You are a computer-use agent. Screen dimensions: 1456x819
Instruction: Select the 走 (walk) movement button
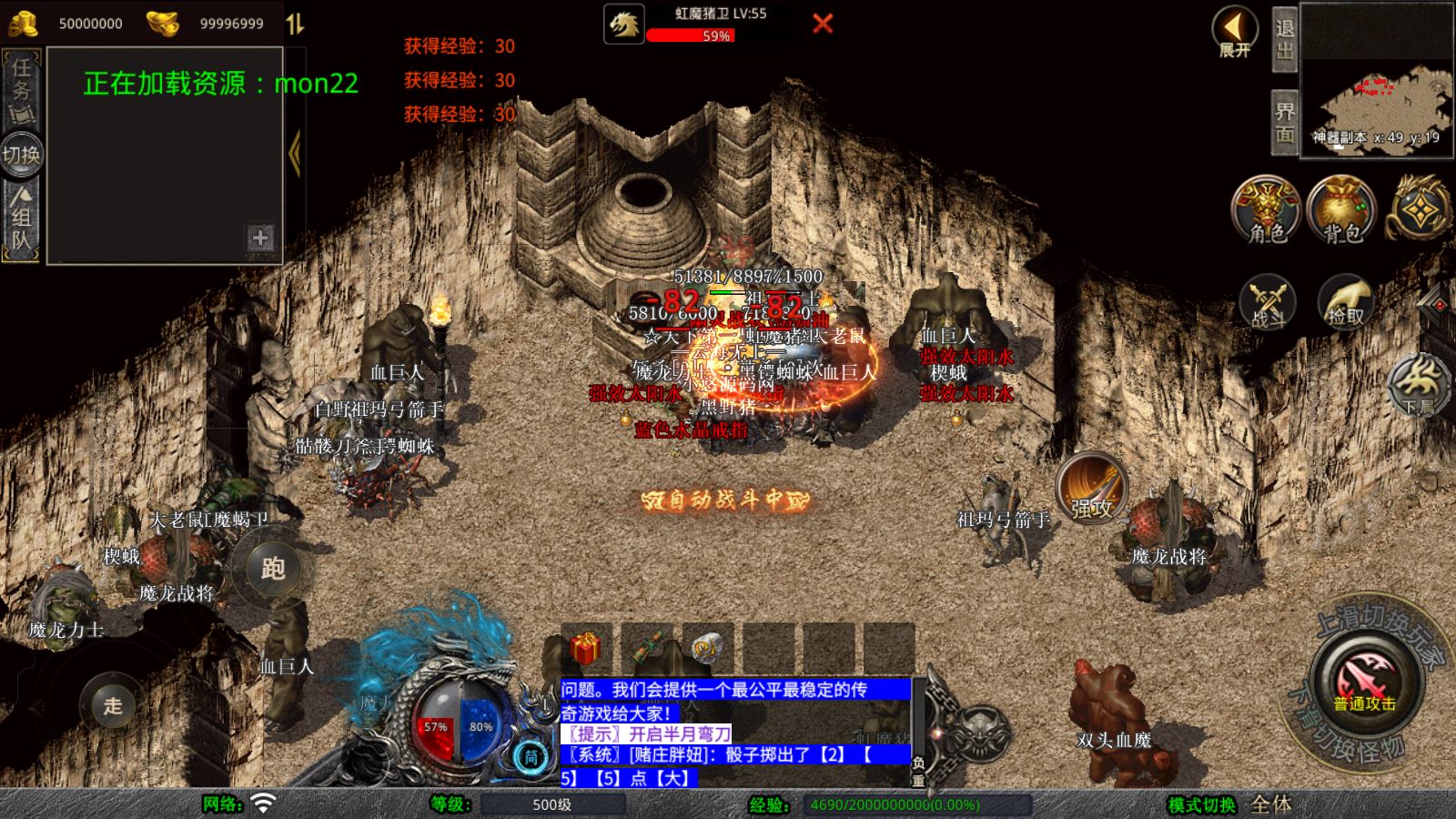point(113,705)
